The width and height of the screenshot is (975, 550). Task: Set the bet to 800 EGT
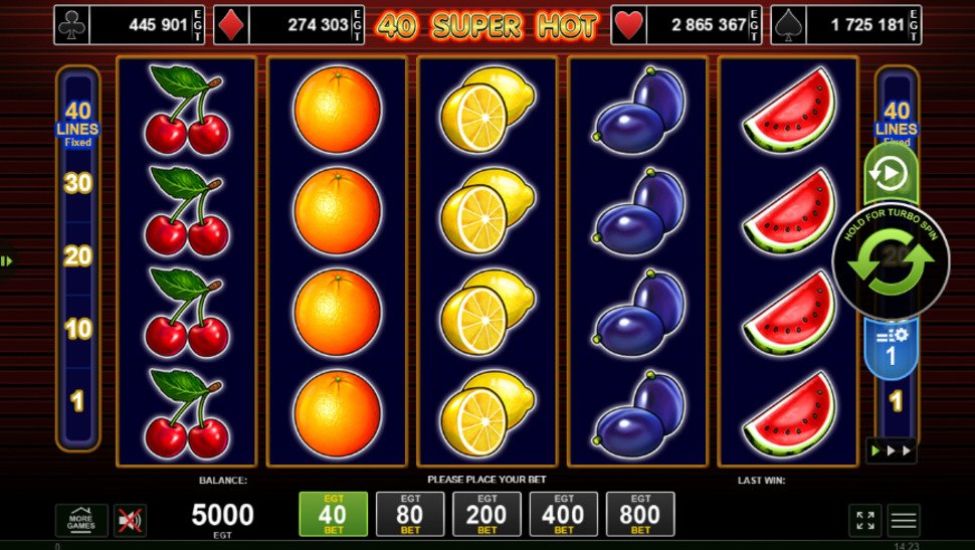pos(640,514)
